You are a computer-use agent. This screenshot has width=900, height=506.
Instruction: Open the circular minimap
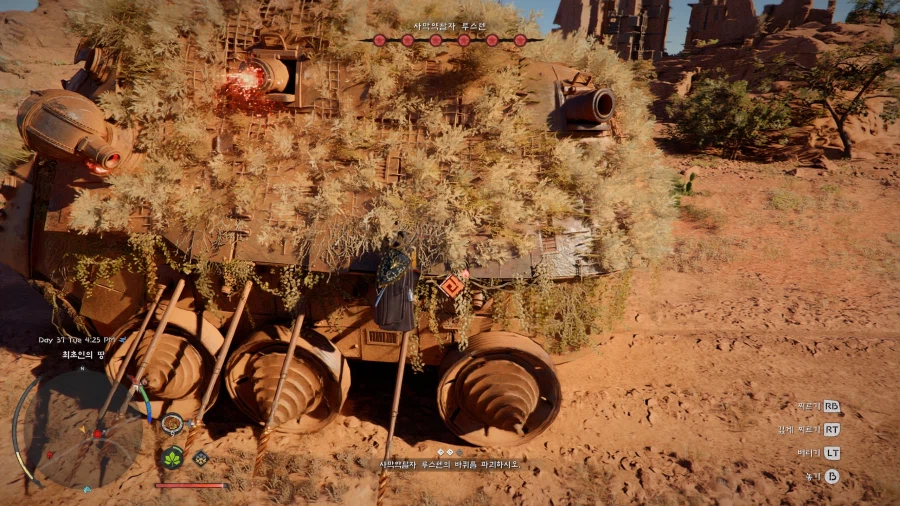coord(83,429)
